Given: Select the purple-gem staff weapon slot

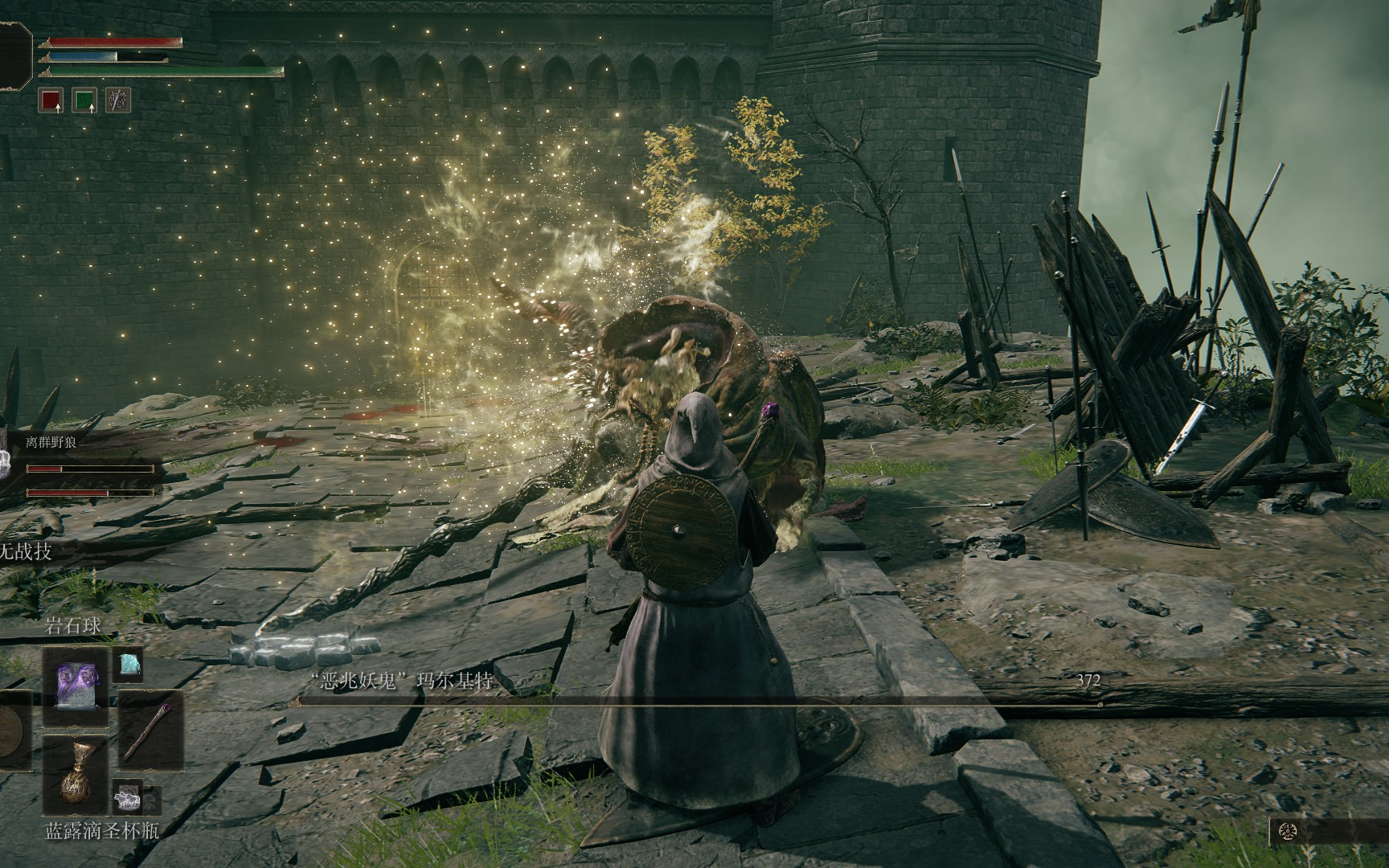Looking at the screenshot, I should [x=151, y=730].
